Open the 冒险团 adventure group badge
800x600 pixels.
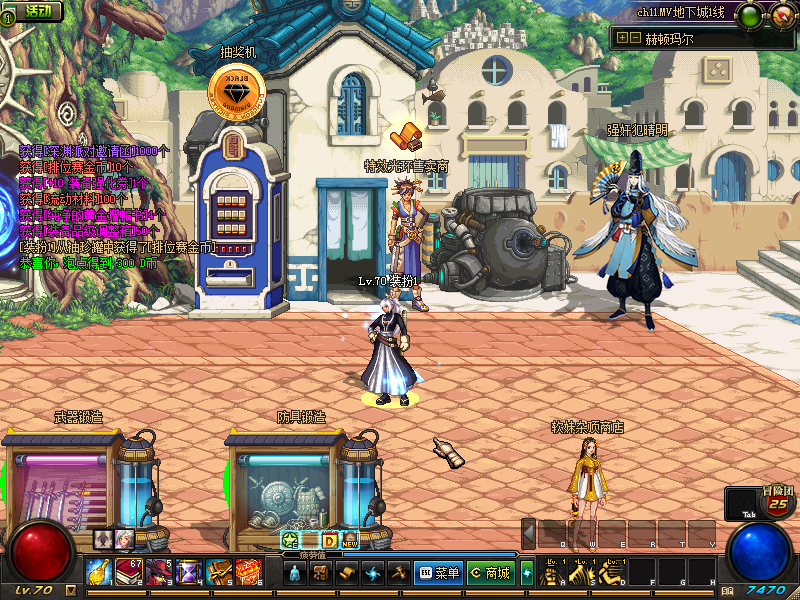(777, 499)
